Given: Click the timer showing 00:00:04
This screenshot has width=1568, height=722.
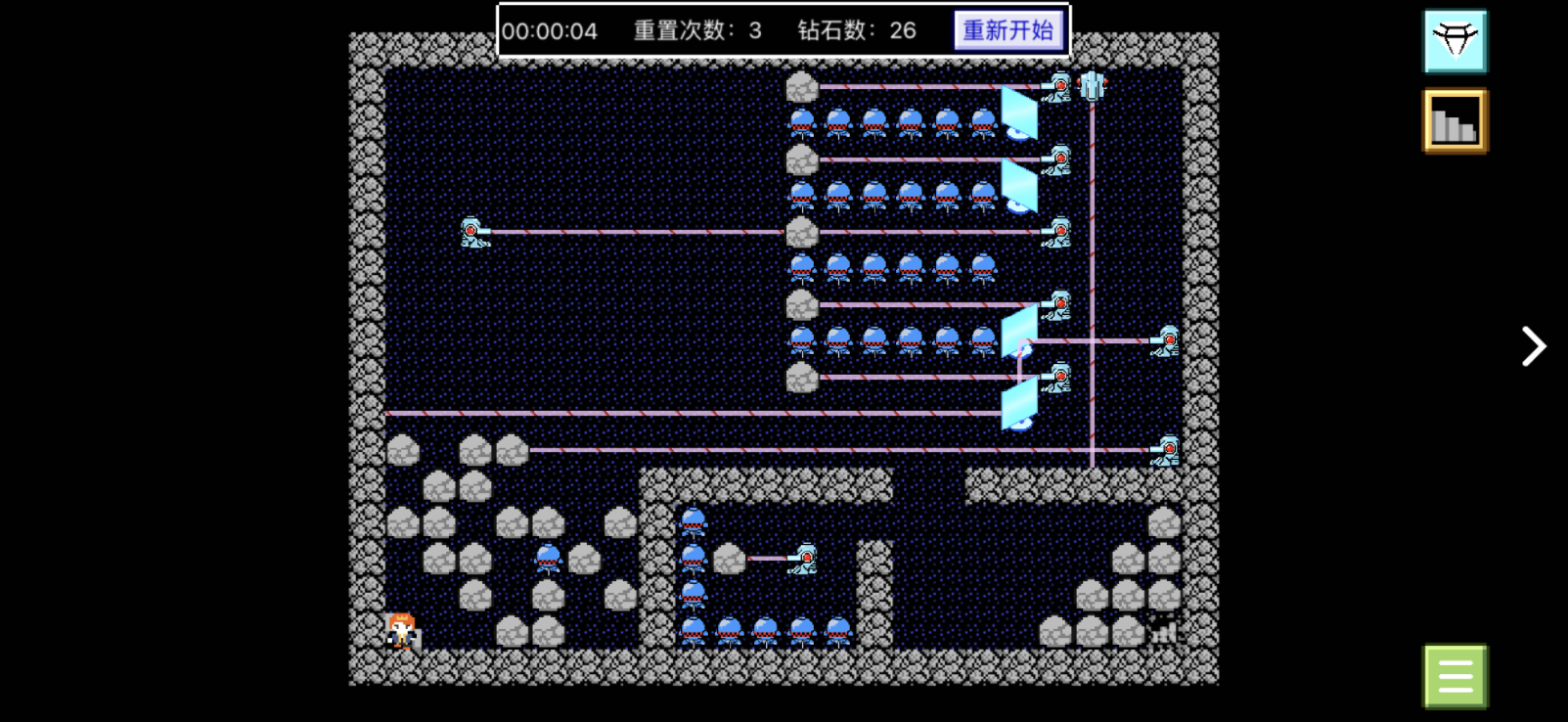Looking at the screenshot, I should click(x=551, y=30).
